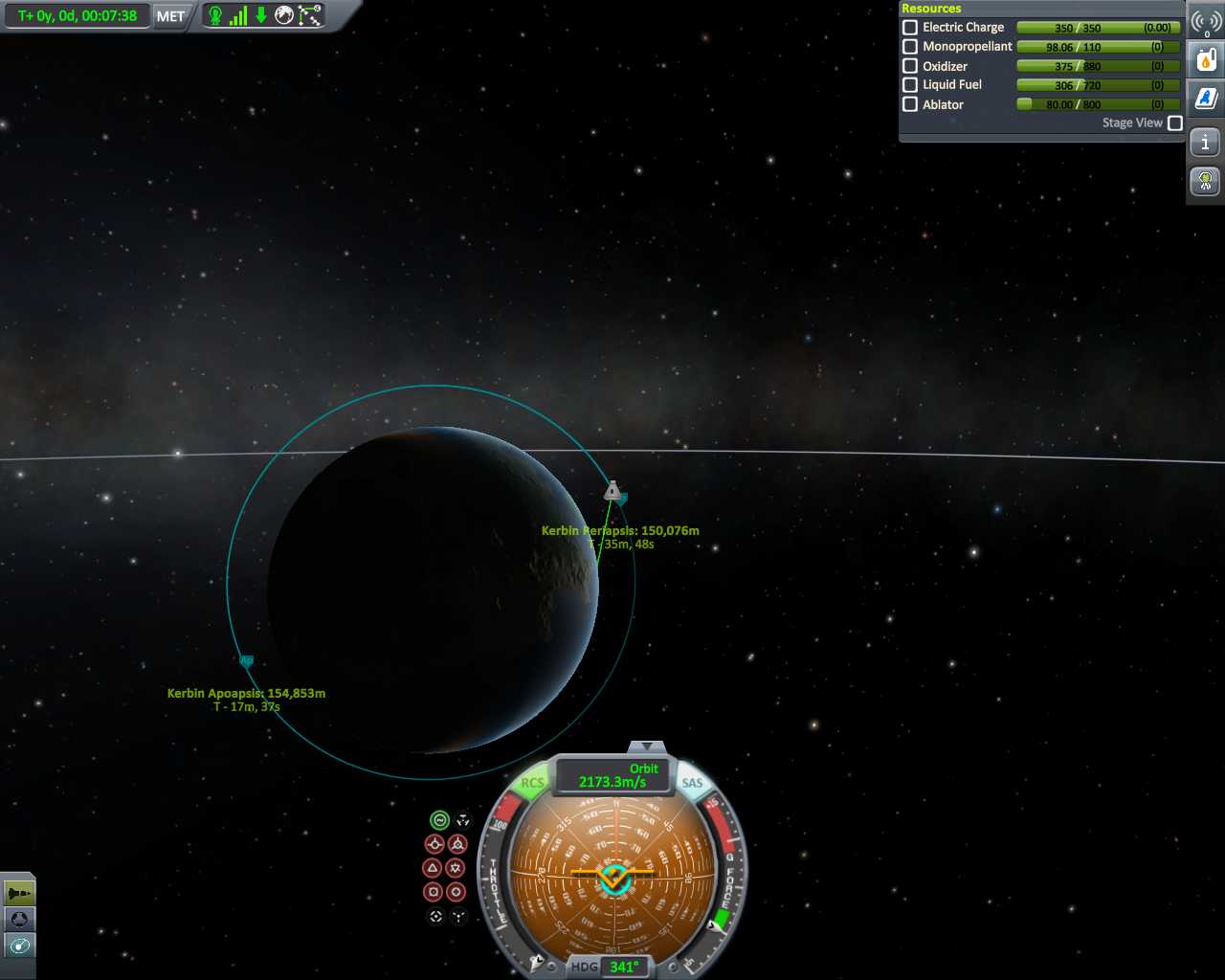Turn on the Stage View checkbox
The height and width of the screenshot is (980, 1225).
1175,123
